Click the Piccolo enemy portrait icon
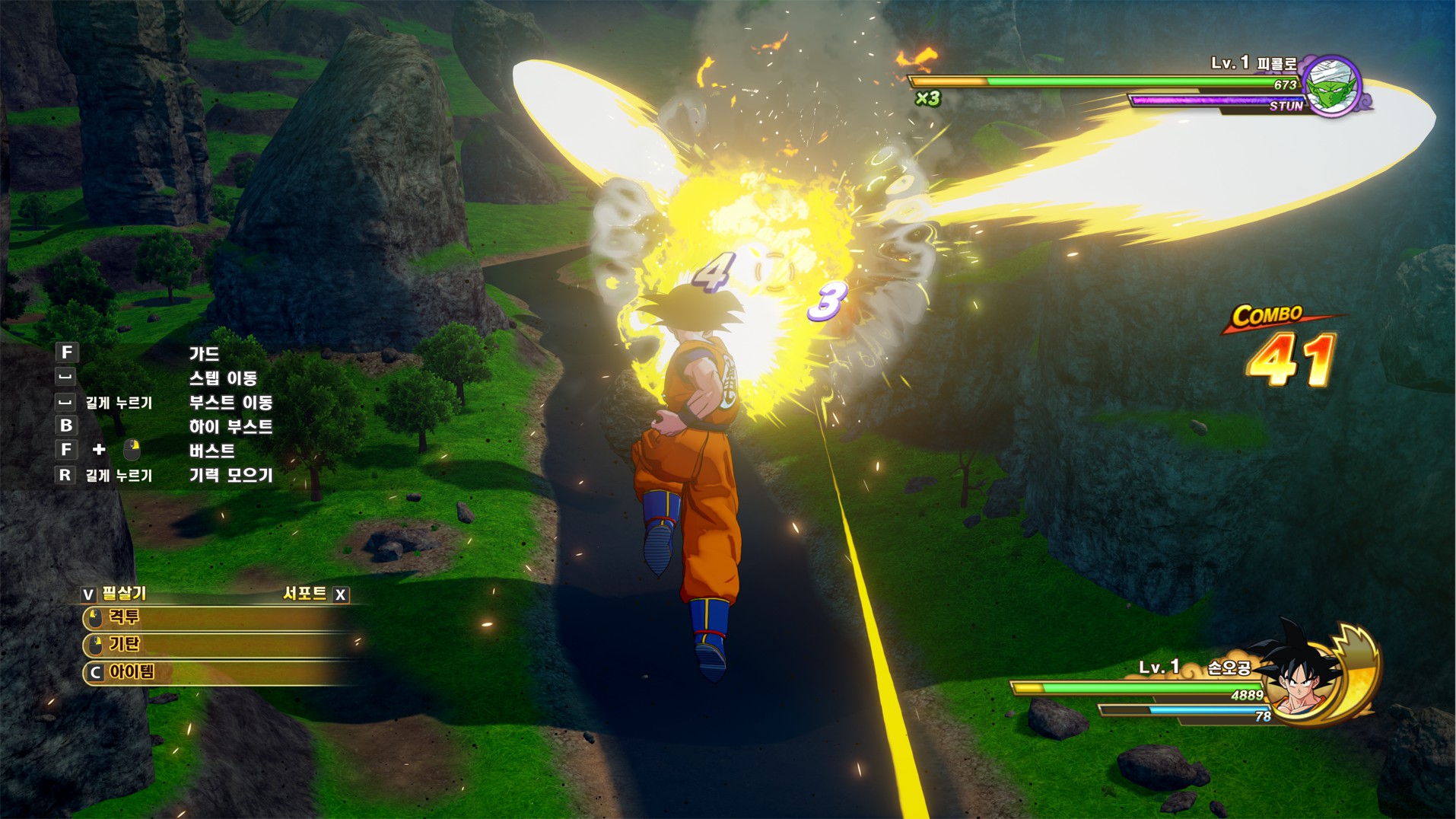The image size is (1456, 819). (x=1332, y=87)
